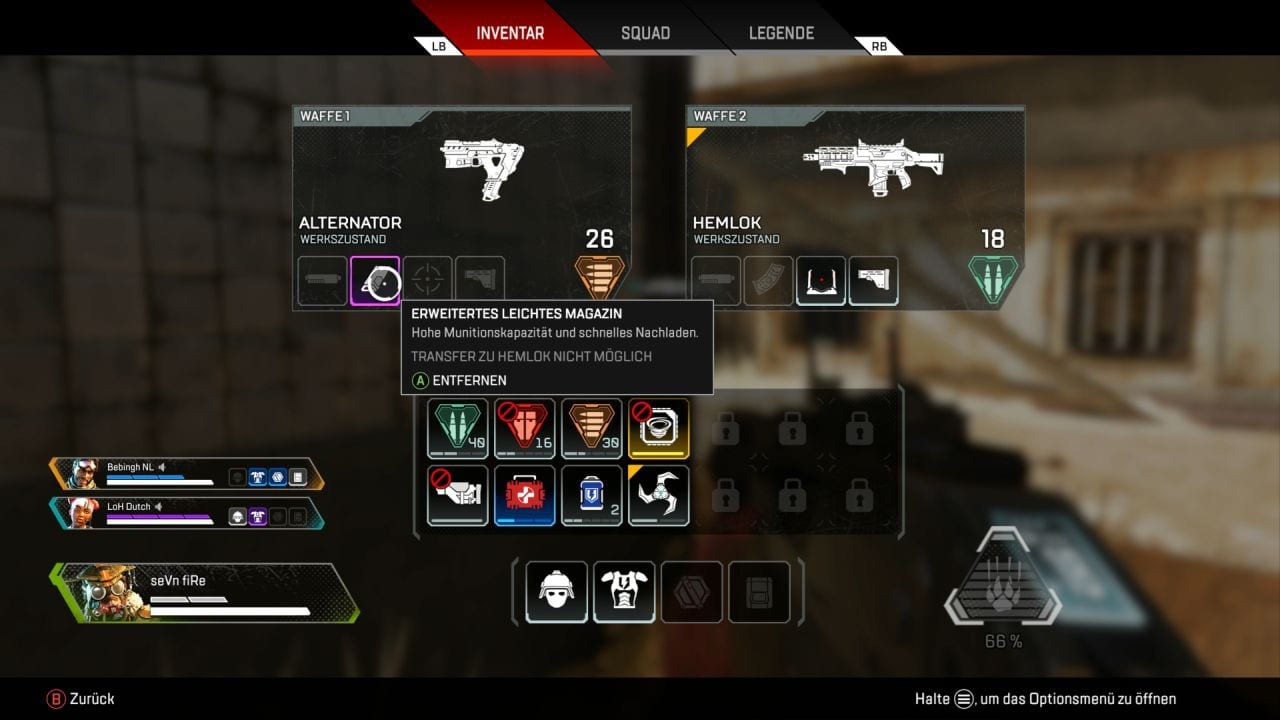Screen dimensions: 1280x720
Task: Choose the orange light ammo stack of 30
Action: tap(592, 428)
